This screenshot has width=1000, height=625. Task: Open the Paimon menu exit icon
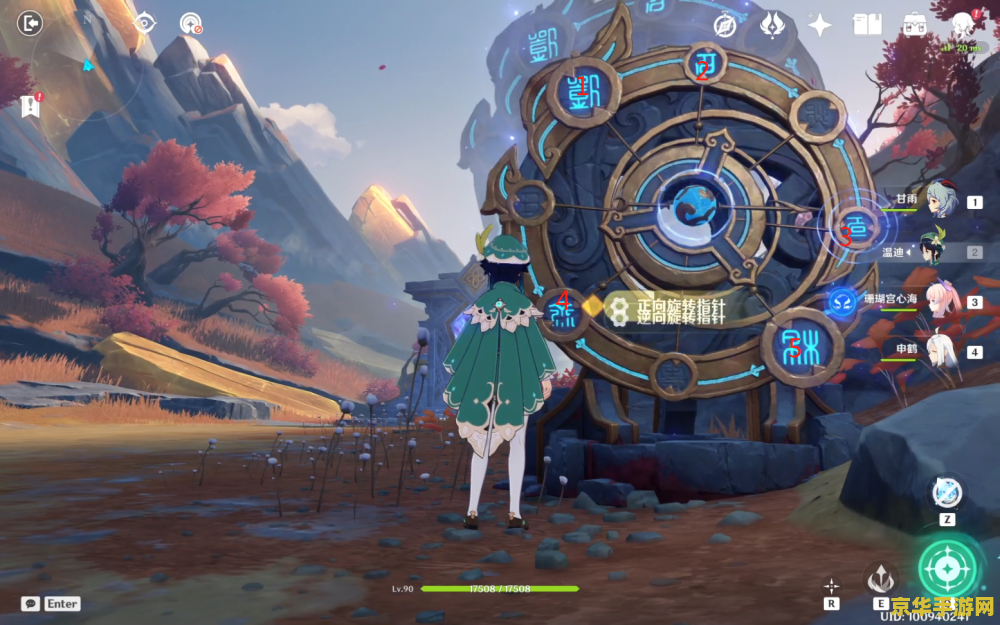tap(30, 23)
